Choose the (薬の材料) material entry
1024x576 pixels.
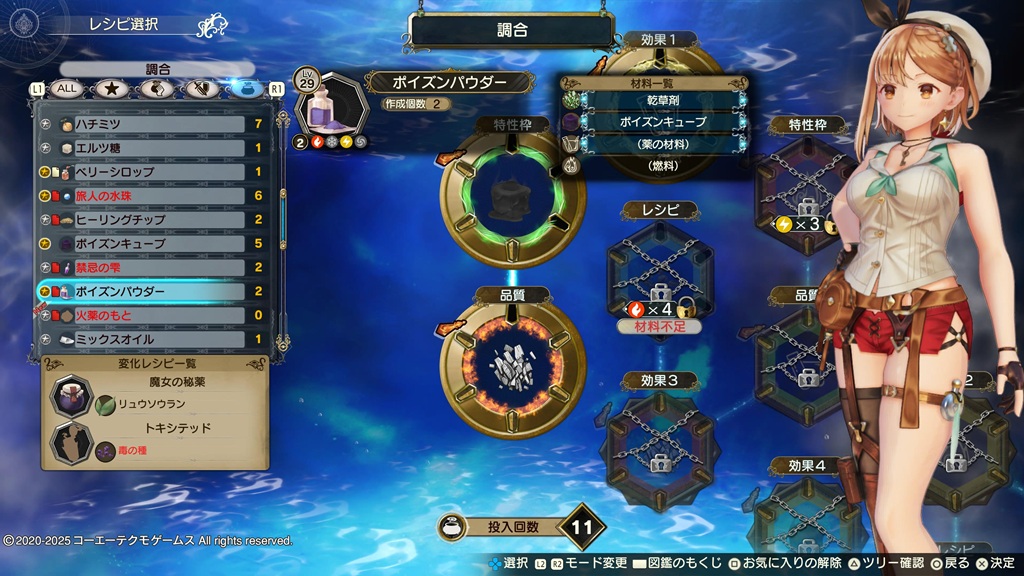664,144
